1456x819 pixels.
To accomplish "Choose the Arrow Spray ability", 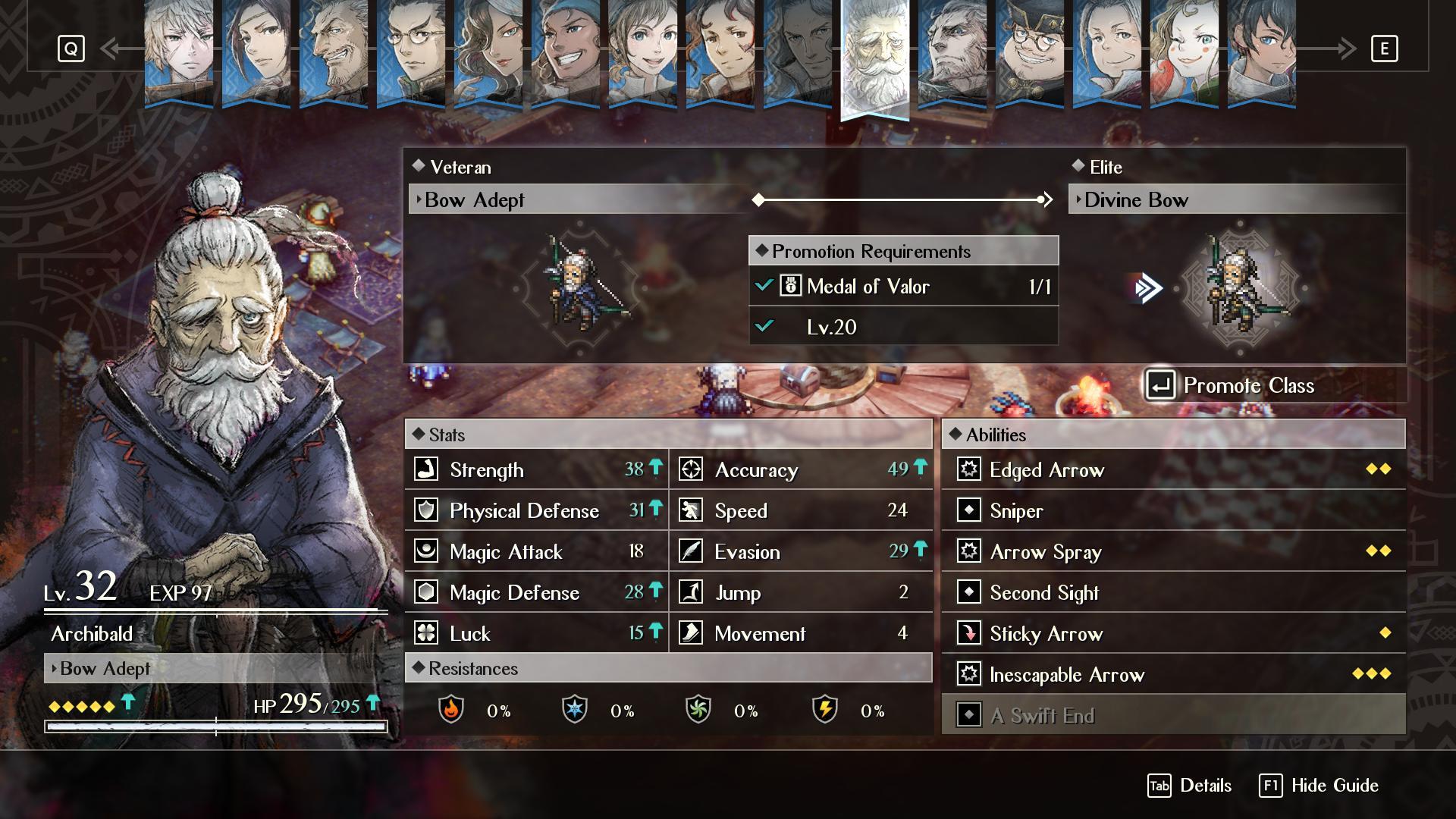I will coord(1172,551).
